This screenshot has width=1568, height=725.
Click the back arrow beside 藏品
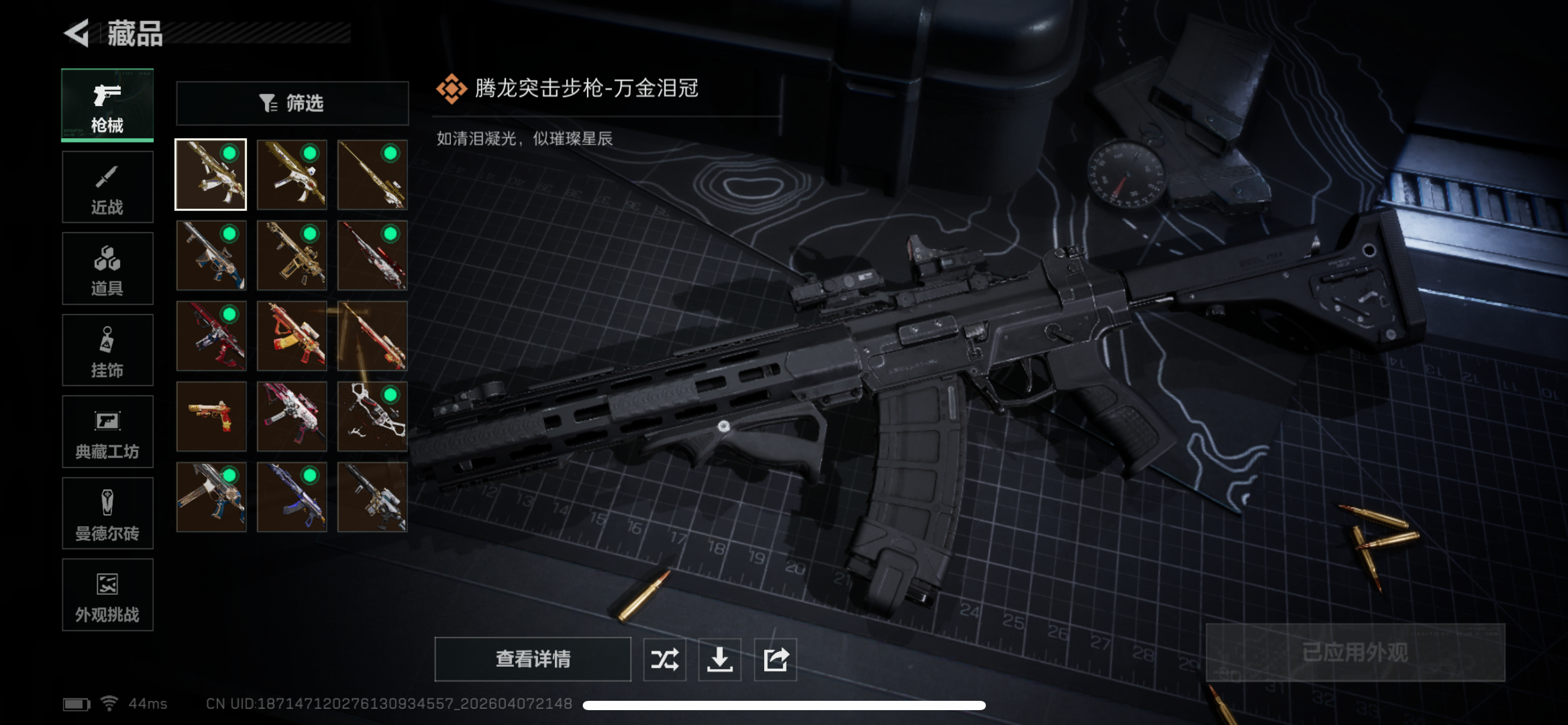(76, 34)
